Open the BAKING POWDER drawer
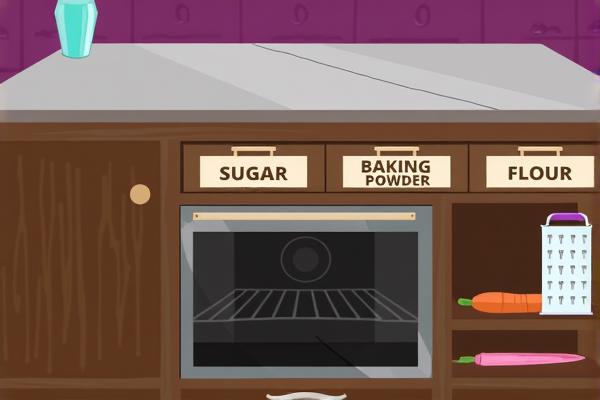 (x=396, y=171)
